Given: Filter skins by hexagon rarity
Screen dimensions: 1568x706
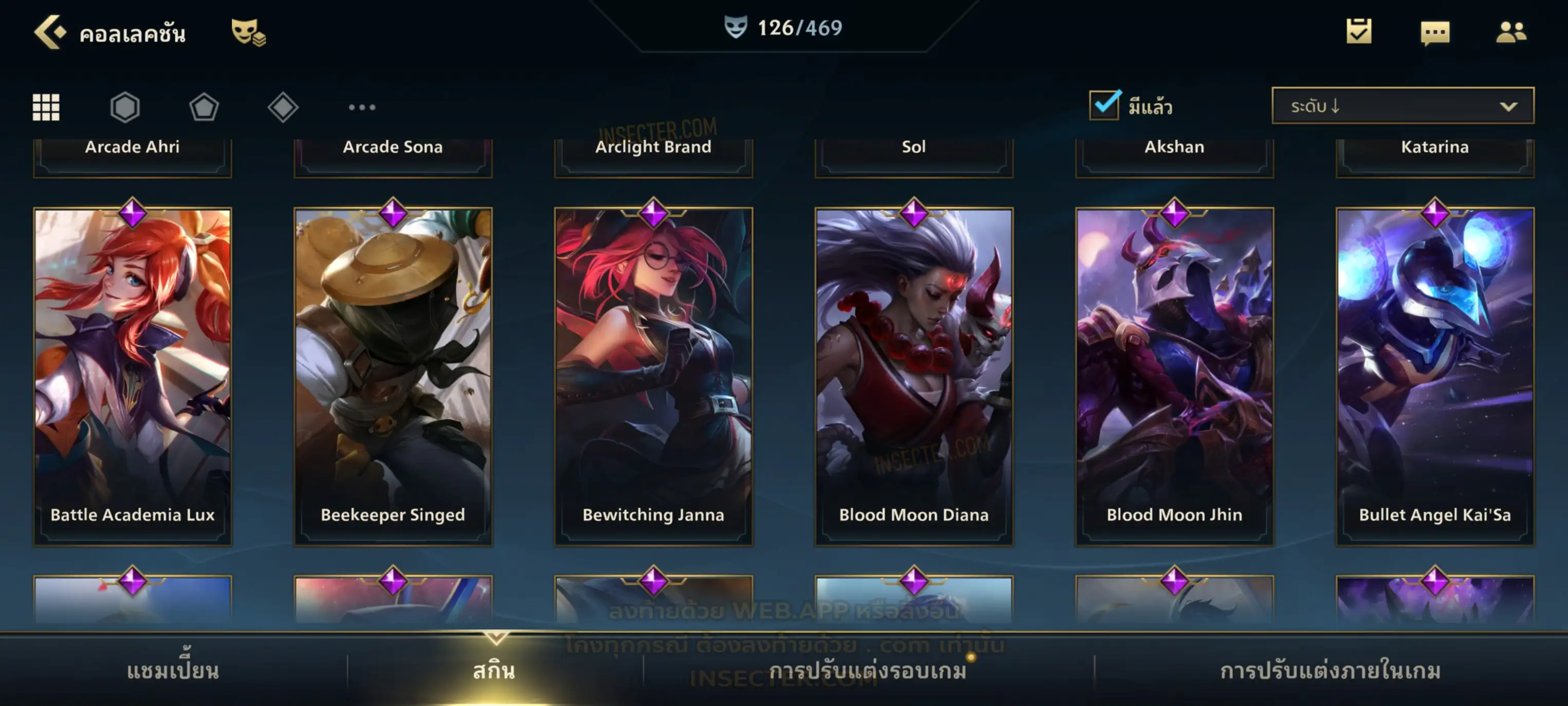Looking at the screenshot, I should pos(125,107).
